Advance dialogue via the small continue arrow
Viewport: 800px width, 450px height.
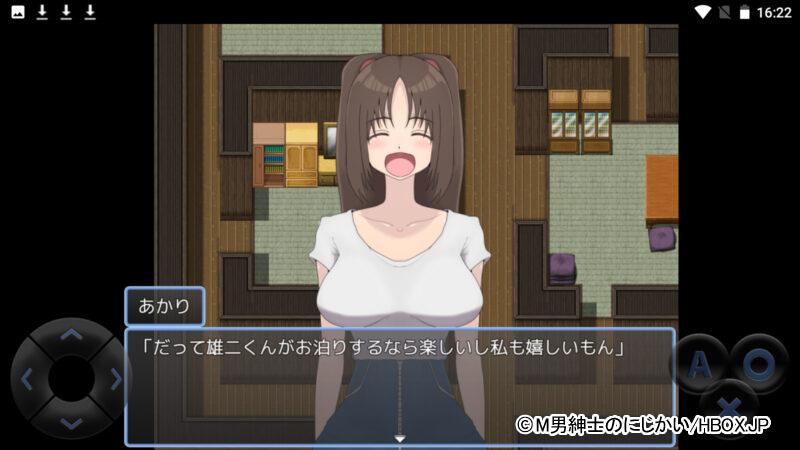[x=400, y=438]
